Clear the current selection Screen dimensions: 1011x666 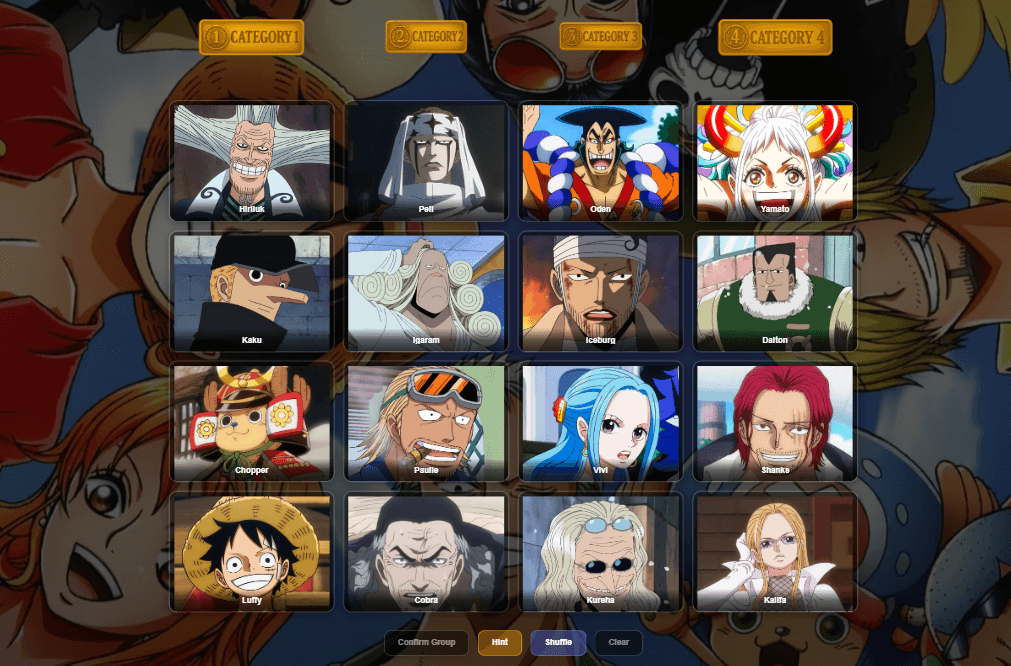[618, 642]
